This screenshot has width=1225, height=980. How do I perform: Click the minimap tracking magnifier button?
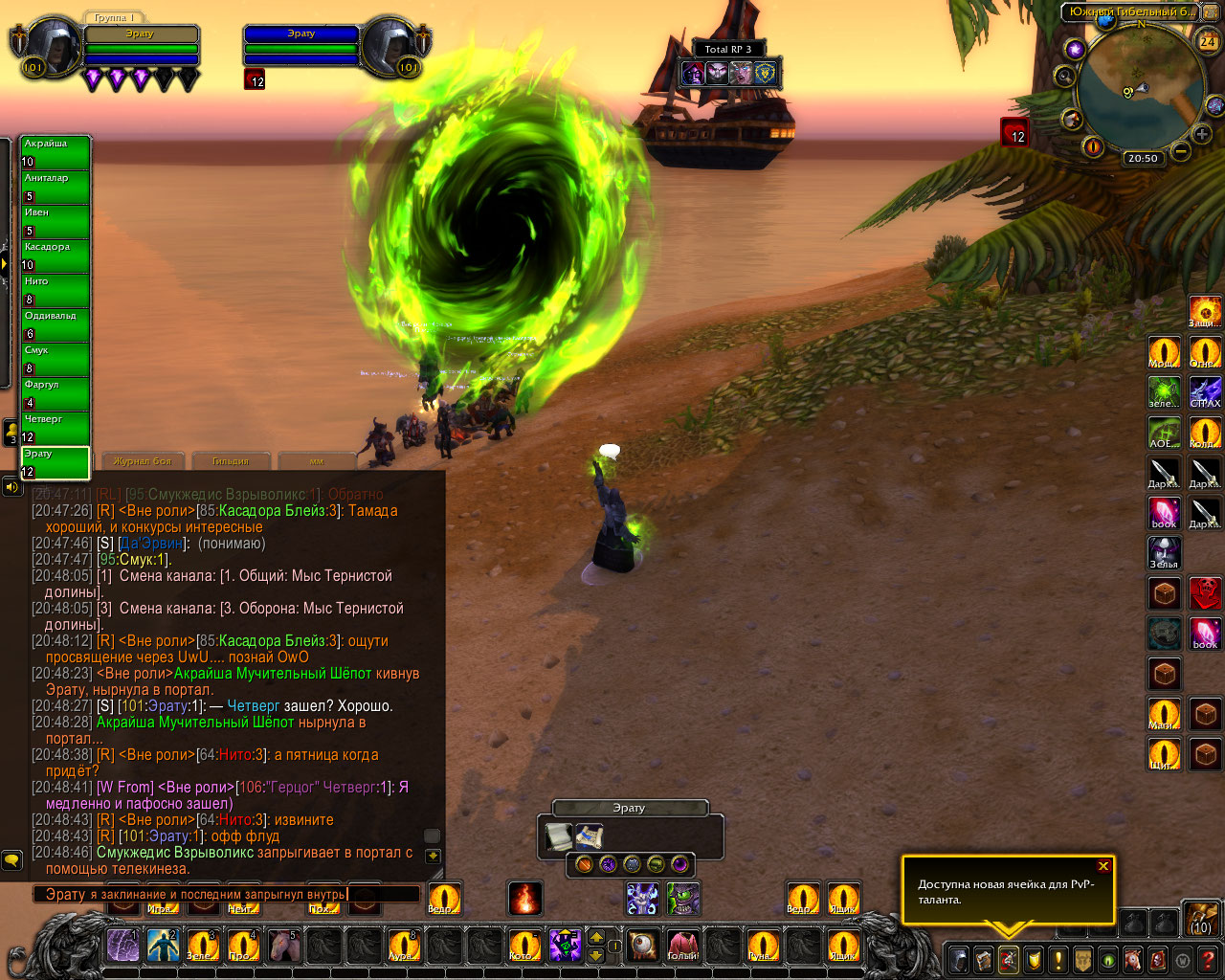(1064, 76)
